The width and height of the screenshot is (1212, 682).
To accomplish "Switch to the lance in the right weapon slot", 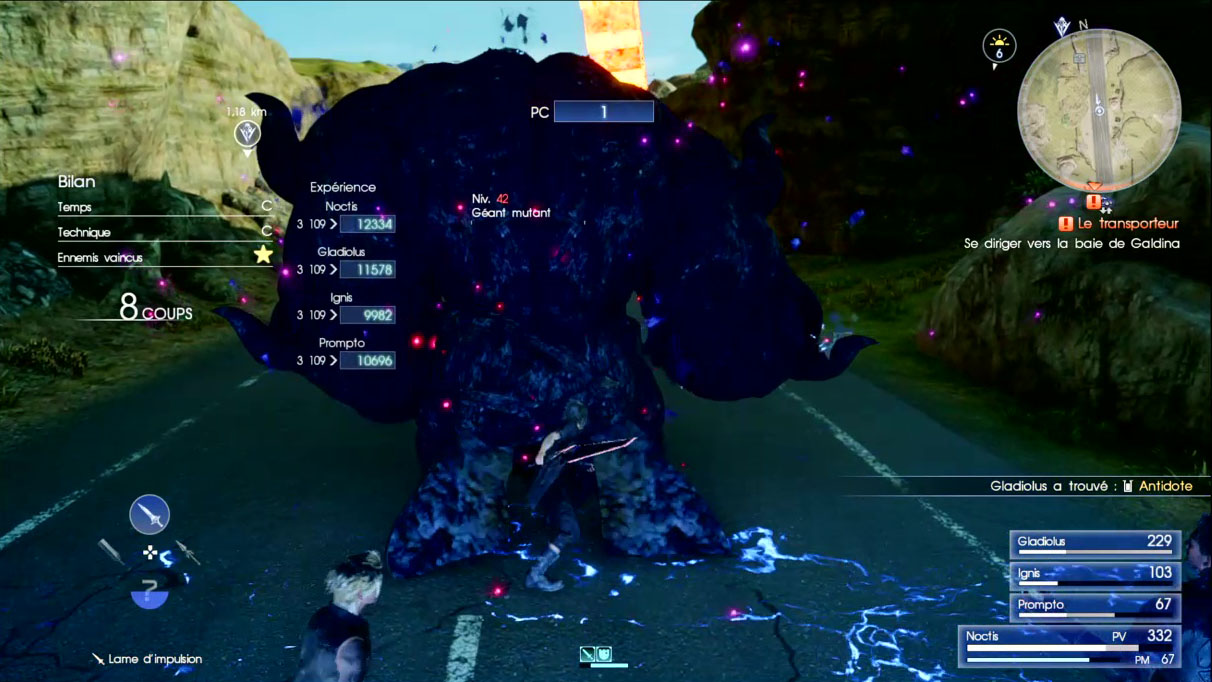I will (187, 551).
